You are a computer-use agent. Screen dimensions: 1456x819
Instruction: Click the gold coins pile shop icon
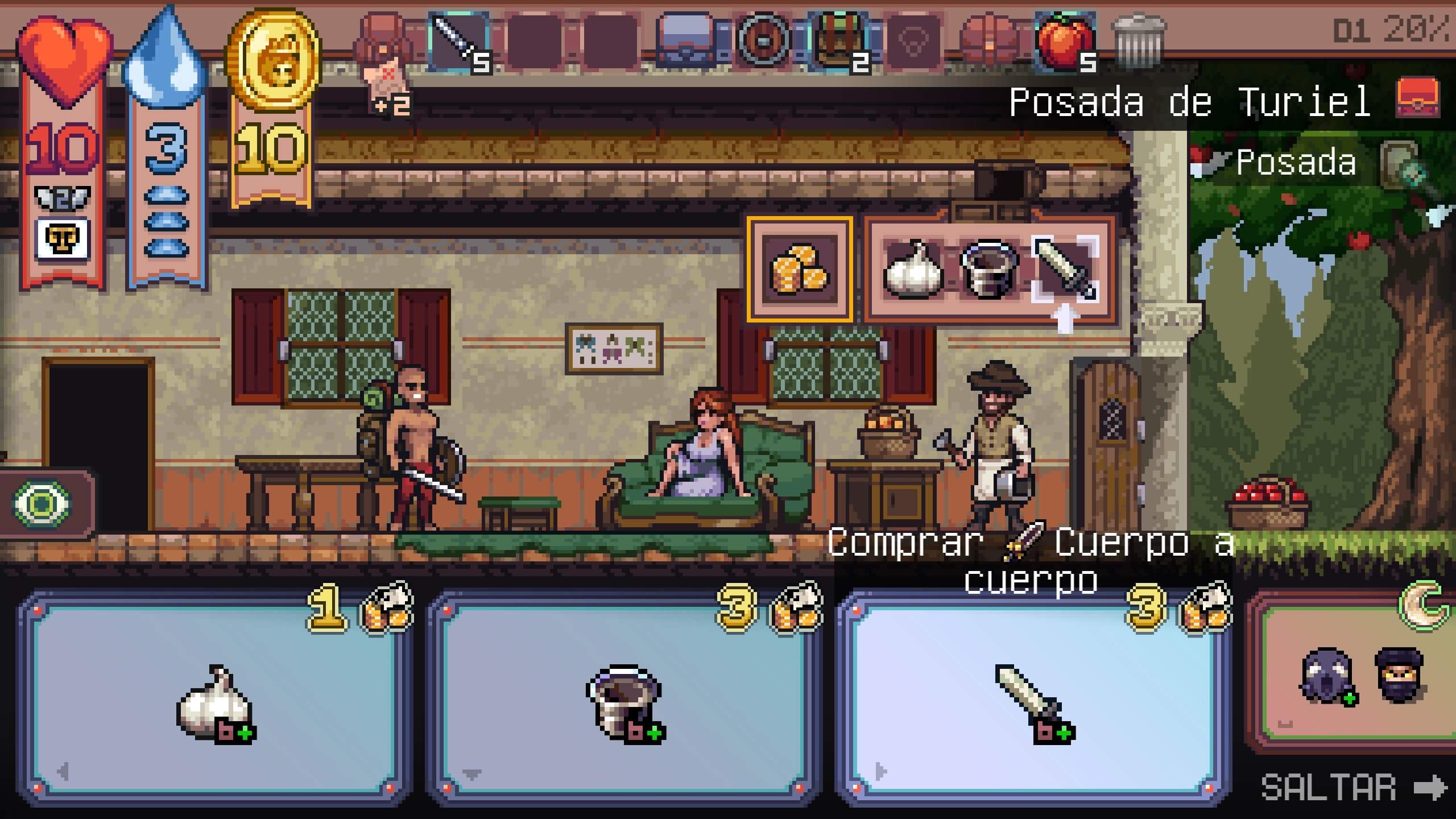pyautogui.click(x=800, y=270)
